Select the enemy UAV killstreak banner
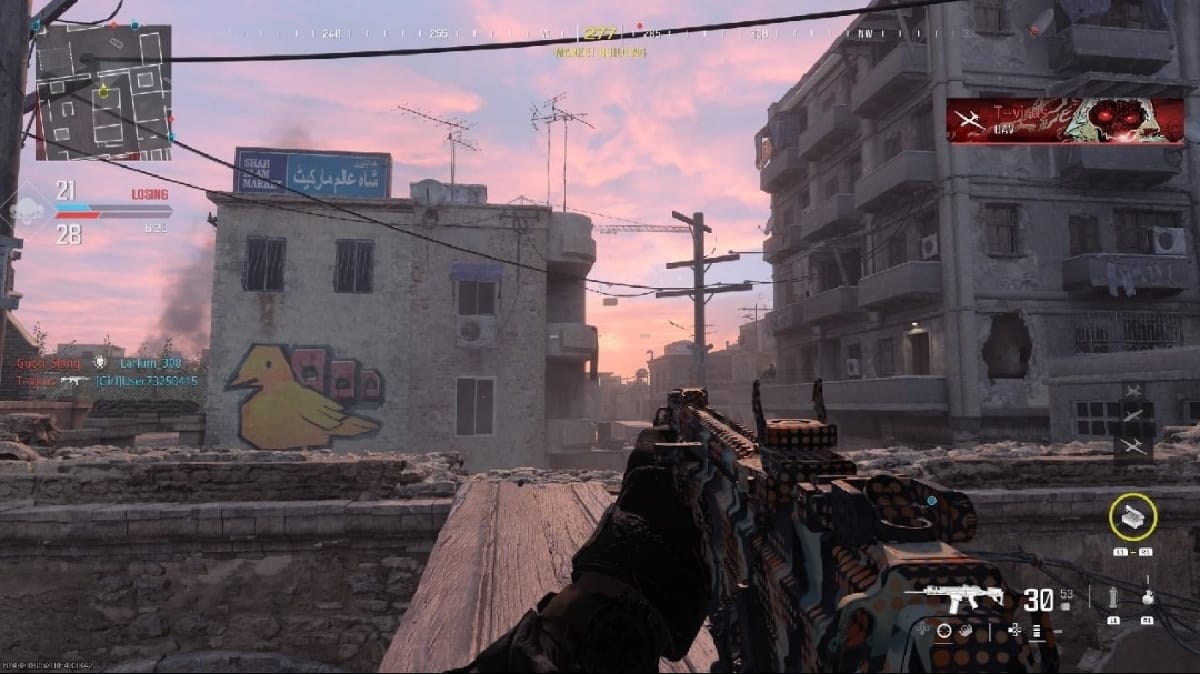1200x674 pixels. click(x=1065, y=121)
